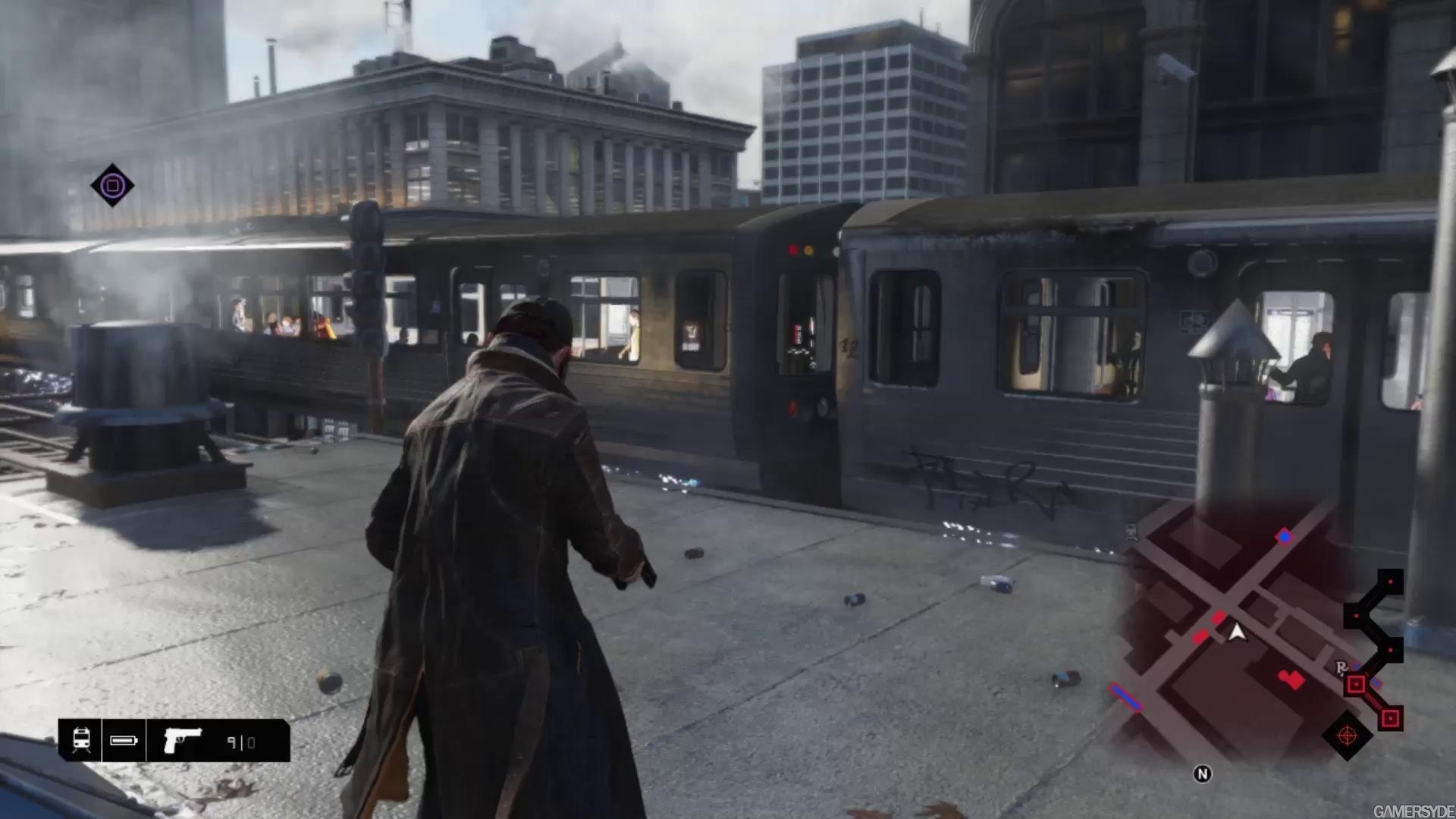Select the blue diamond marker on minimap
The image size is (1456, 819).
(1283, 537)
